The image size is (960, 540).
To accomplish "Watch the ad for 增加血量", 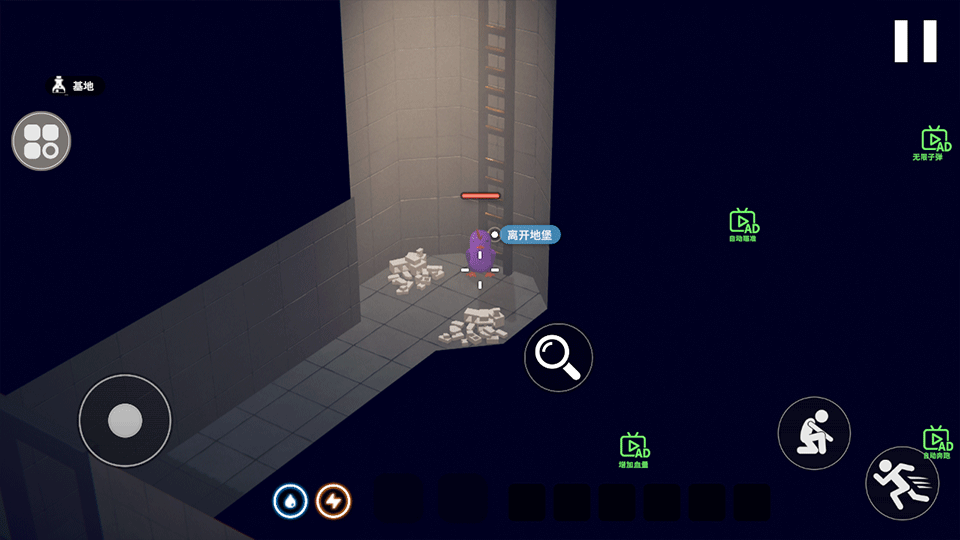I will 634,449.
